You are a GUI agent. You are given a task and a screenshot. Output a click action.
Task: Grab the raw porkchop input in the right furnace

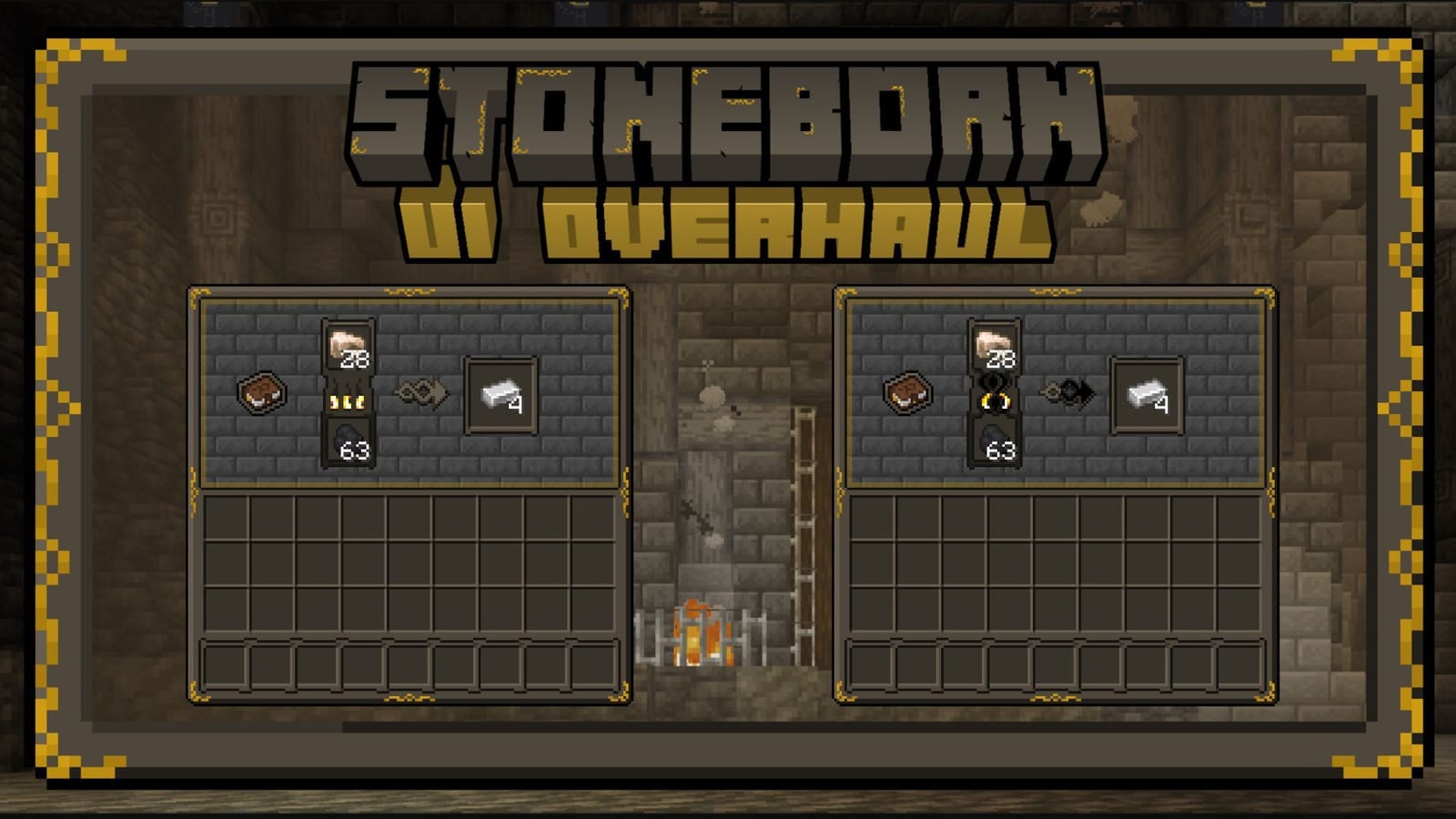(992, 346)
